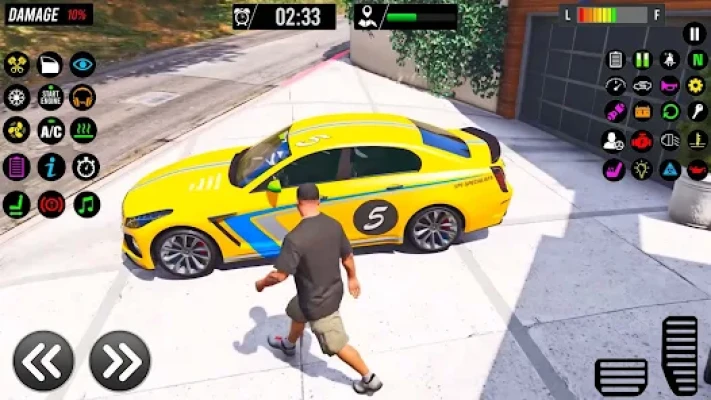Toggle the headlight beam icon
Image resolution: width=711 pixels, height=400 pixels.
coord(669,141)
